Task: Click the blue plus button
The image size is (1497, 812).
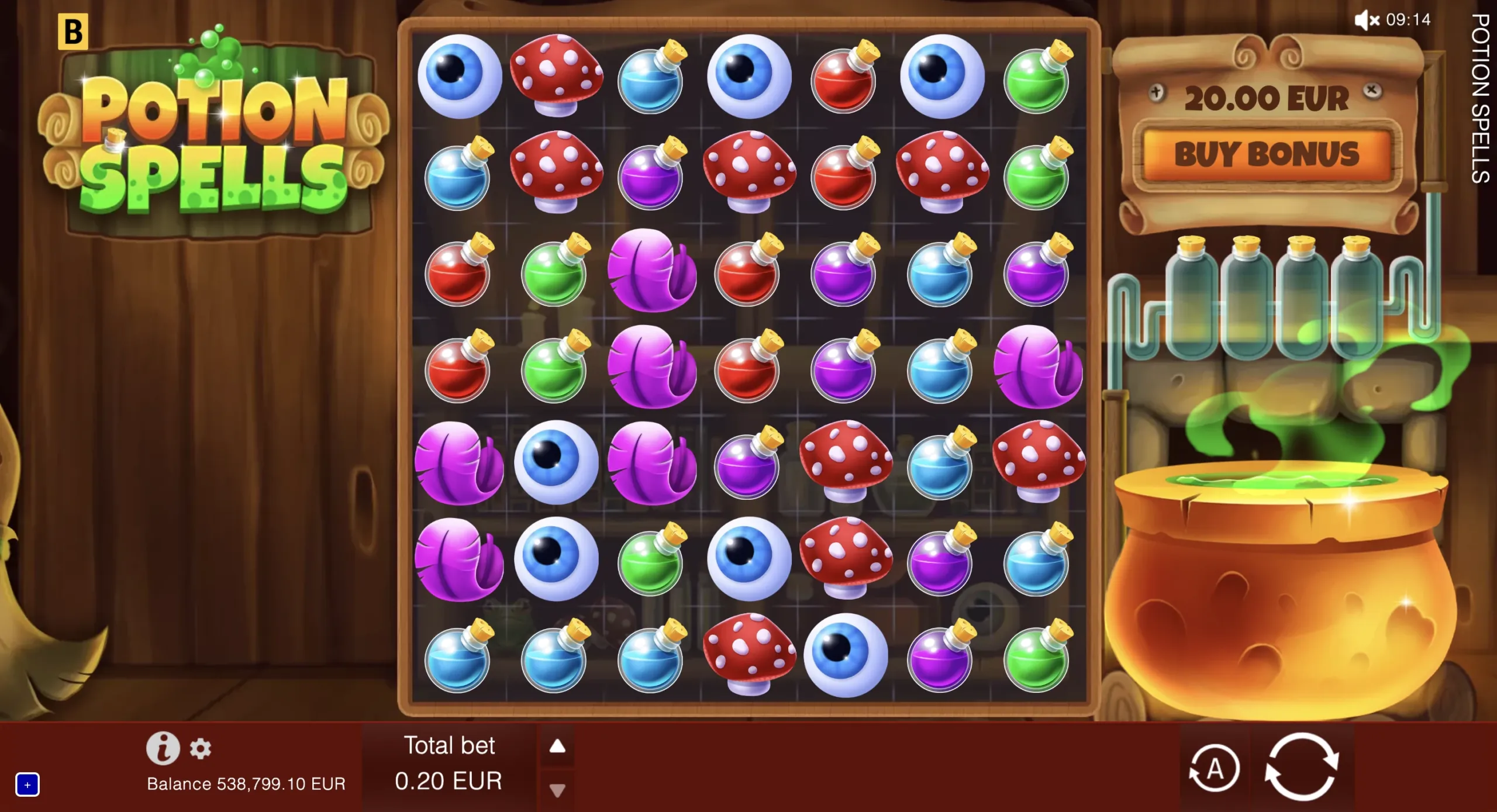Action: [27, 785]
